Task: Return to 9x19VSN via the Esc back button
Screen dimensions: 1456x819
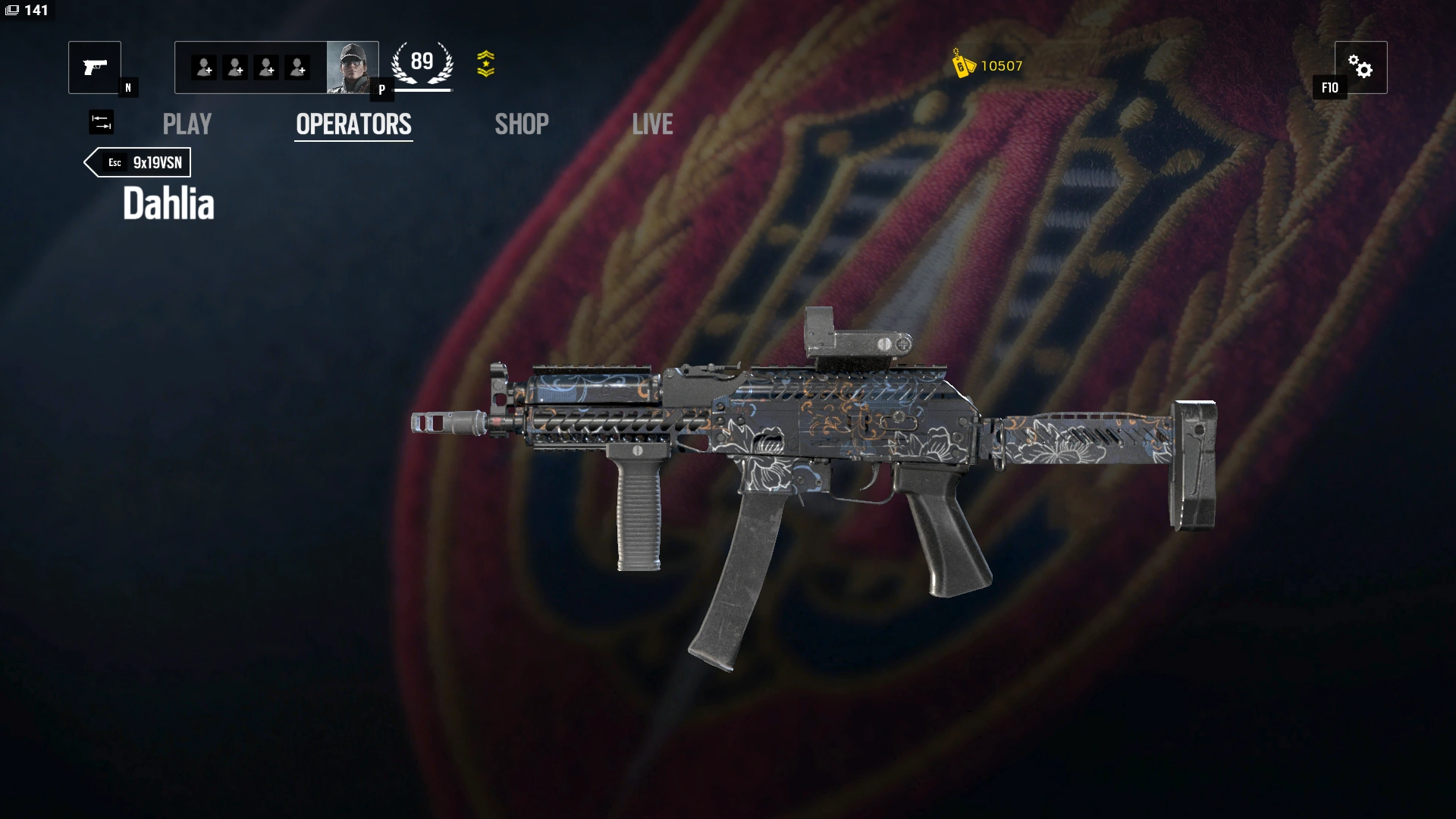Action: point(136,162)
